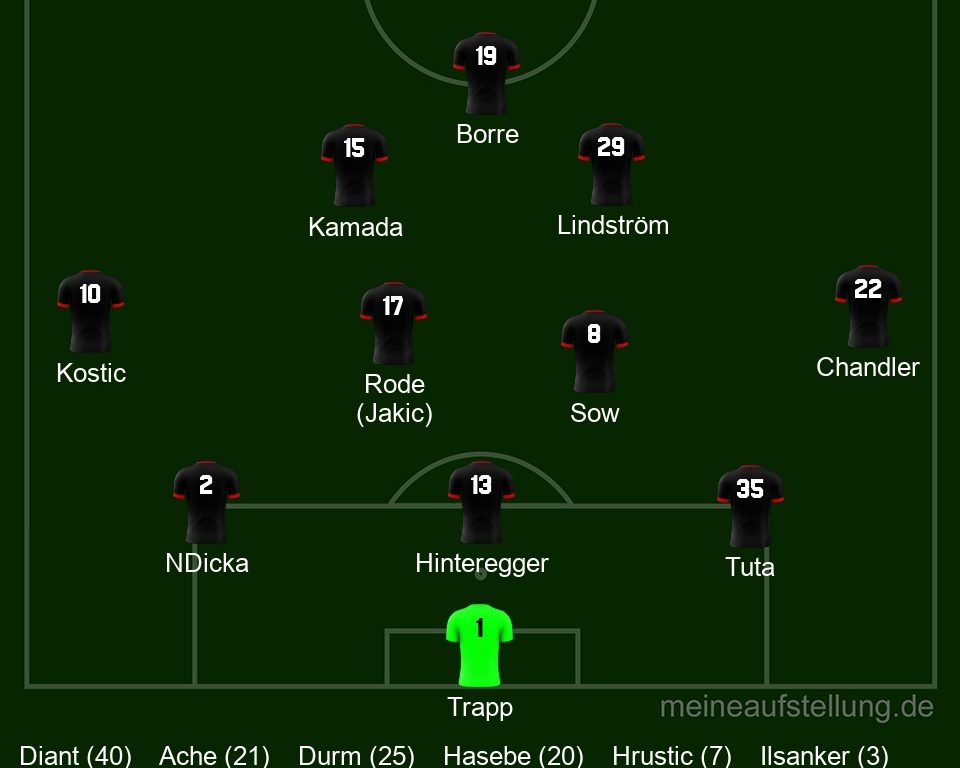The image size is (960, 768).
Task: Choose substitute Hrustic (7) from the bench
Action: point(672,756)
